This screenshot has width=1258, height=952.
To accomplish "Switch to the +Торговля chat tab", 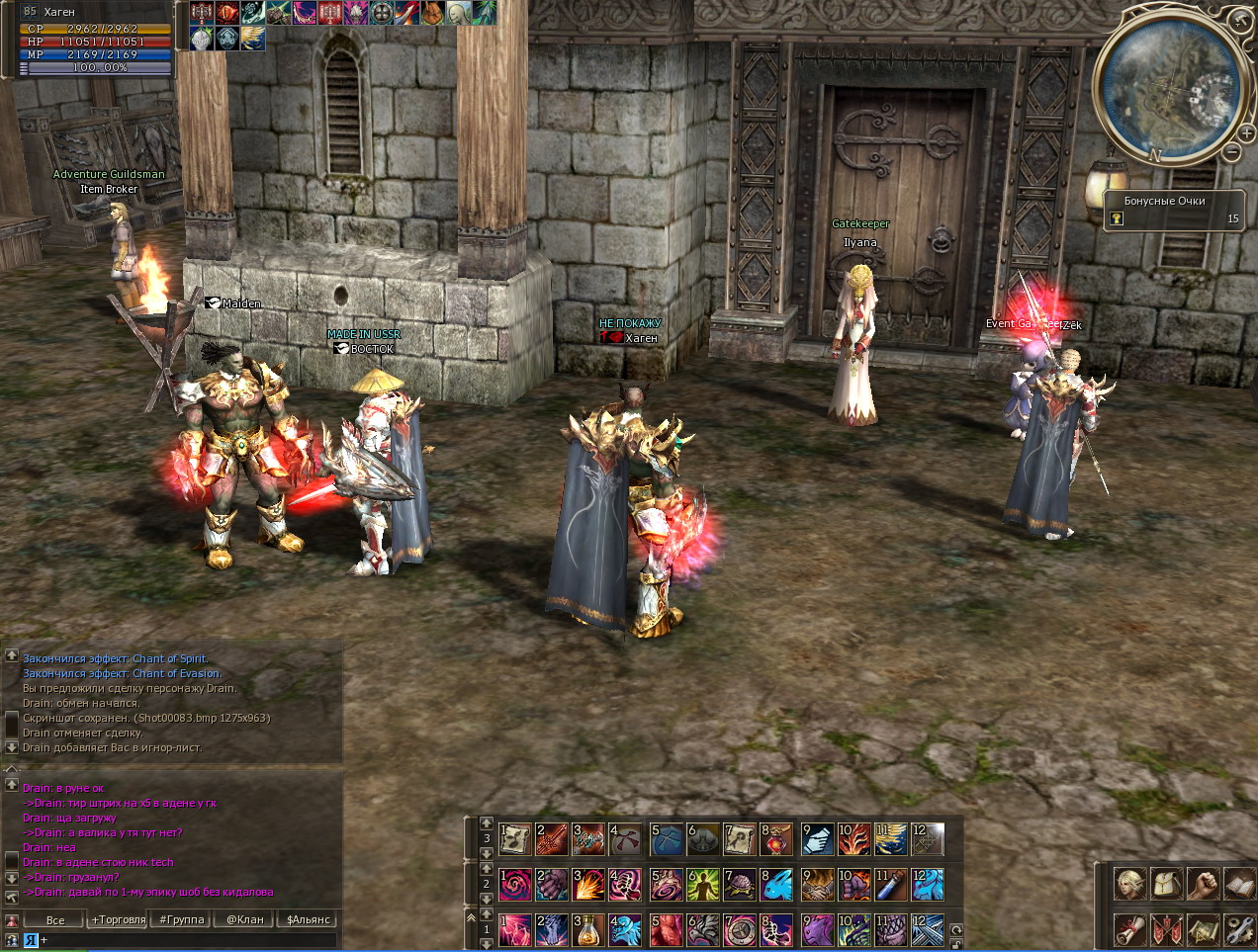I will click(119, 919).
